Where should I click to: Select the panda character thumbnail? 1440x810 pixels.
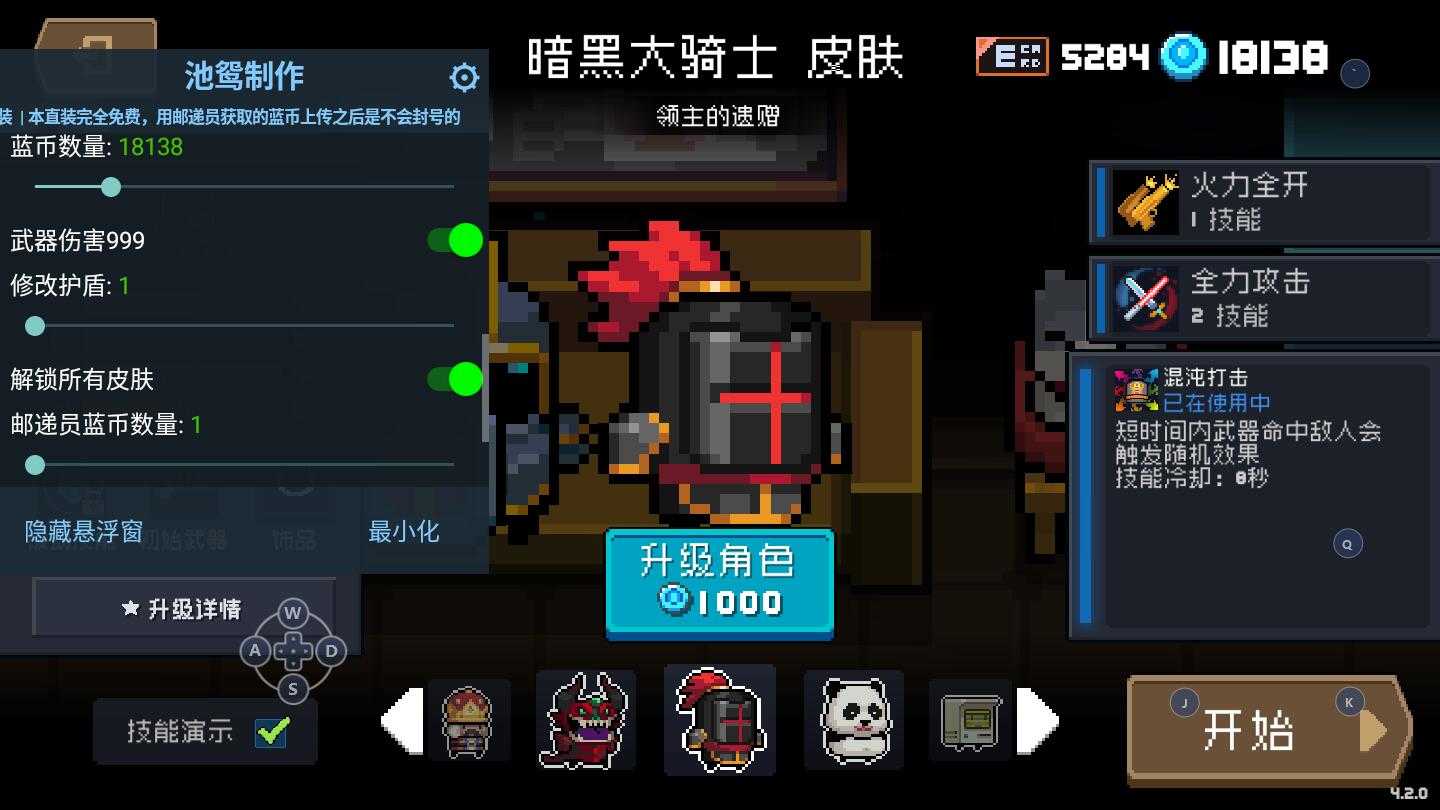click(854, 721)
